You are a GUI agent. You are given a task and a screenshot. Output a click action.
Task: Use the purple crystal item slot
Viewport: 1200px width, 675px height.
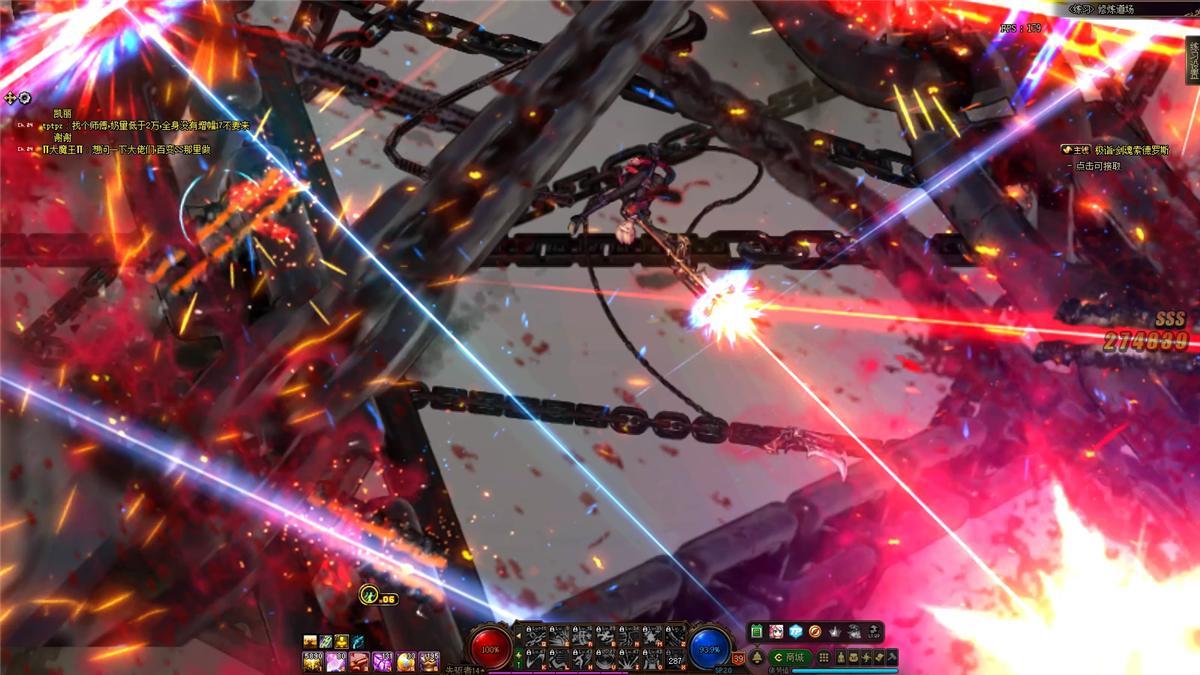point(382,661)
